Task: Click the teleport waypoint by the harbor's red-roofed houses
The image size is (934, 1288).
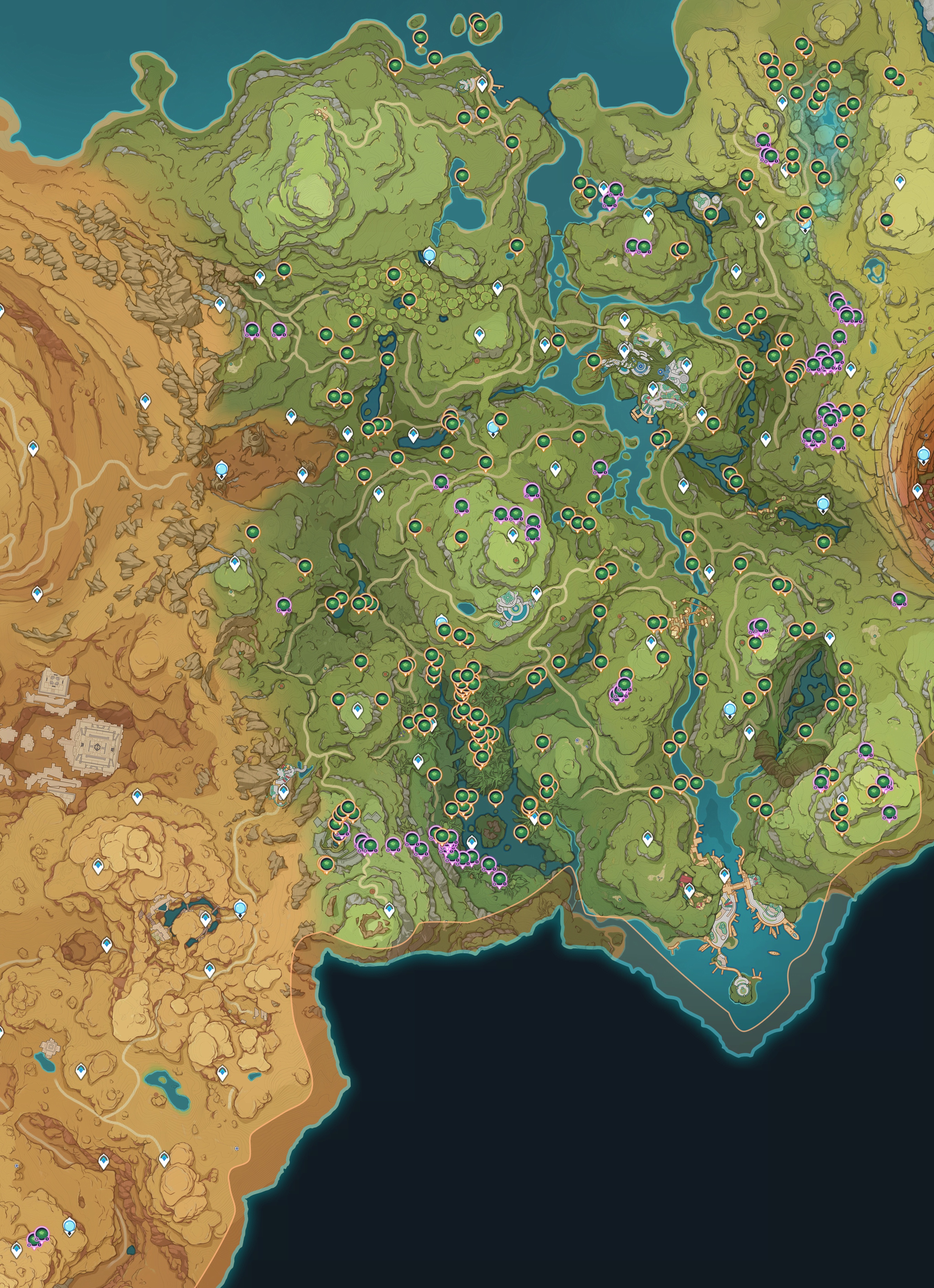Action: (x=689, y=889)
